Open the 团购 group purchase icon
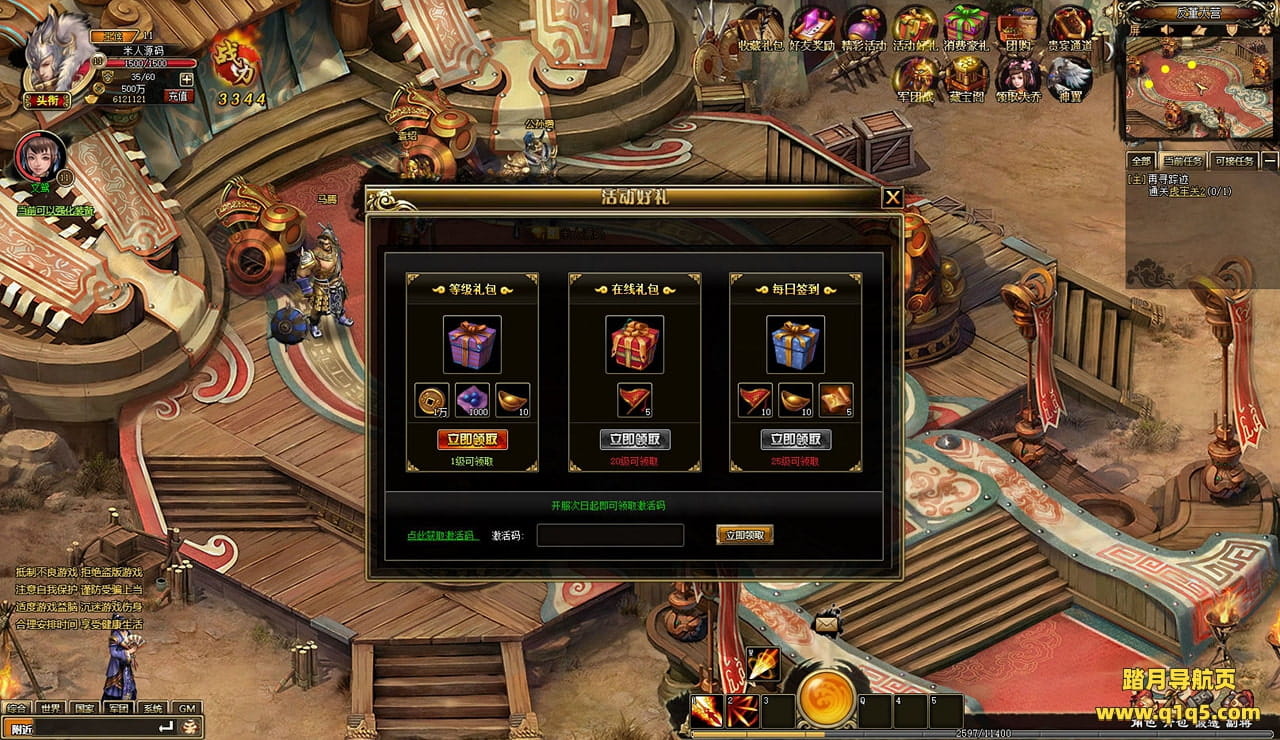Image resolution: width=1280 pixels, height=740 pixels. coord(1018,27)
